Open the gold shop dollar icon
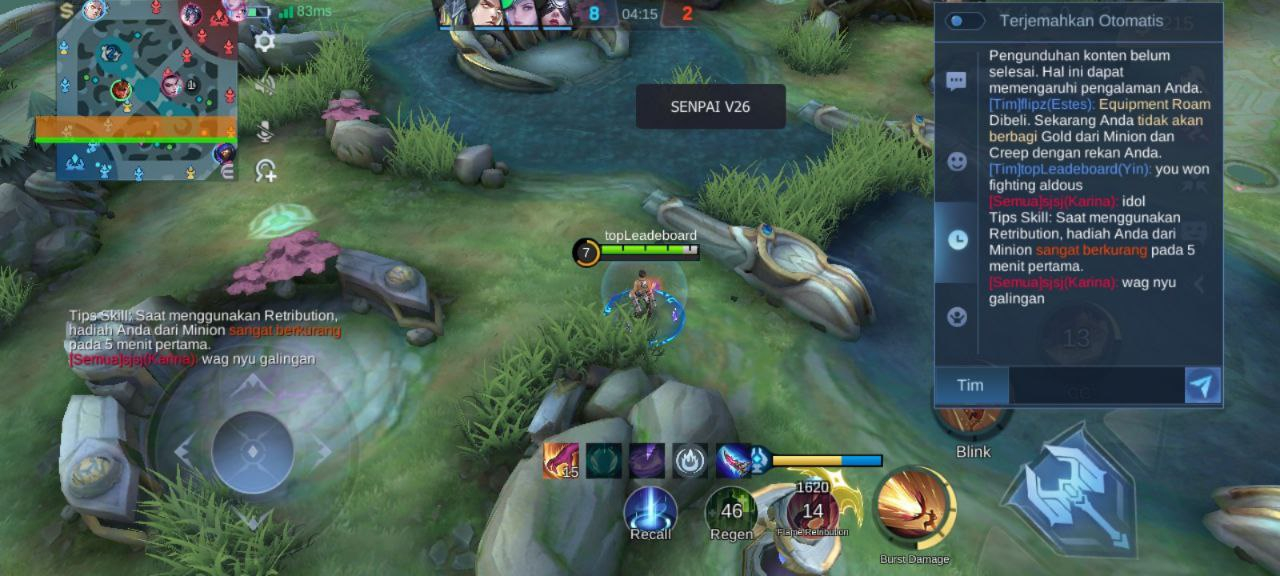The width and height of the screenshot is (1280, 576). pyautogui.click(x=67, y=11)
